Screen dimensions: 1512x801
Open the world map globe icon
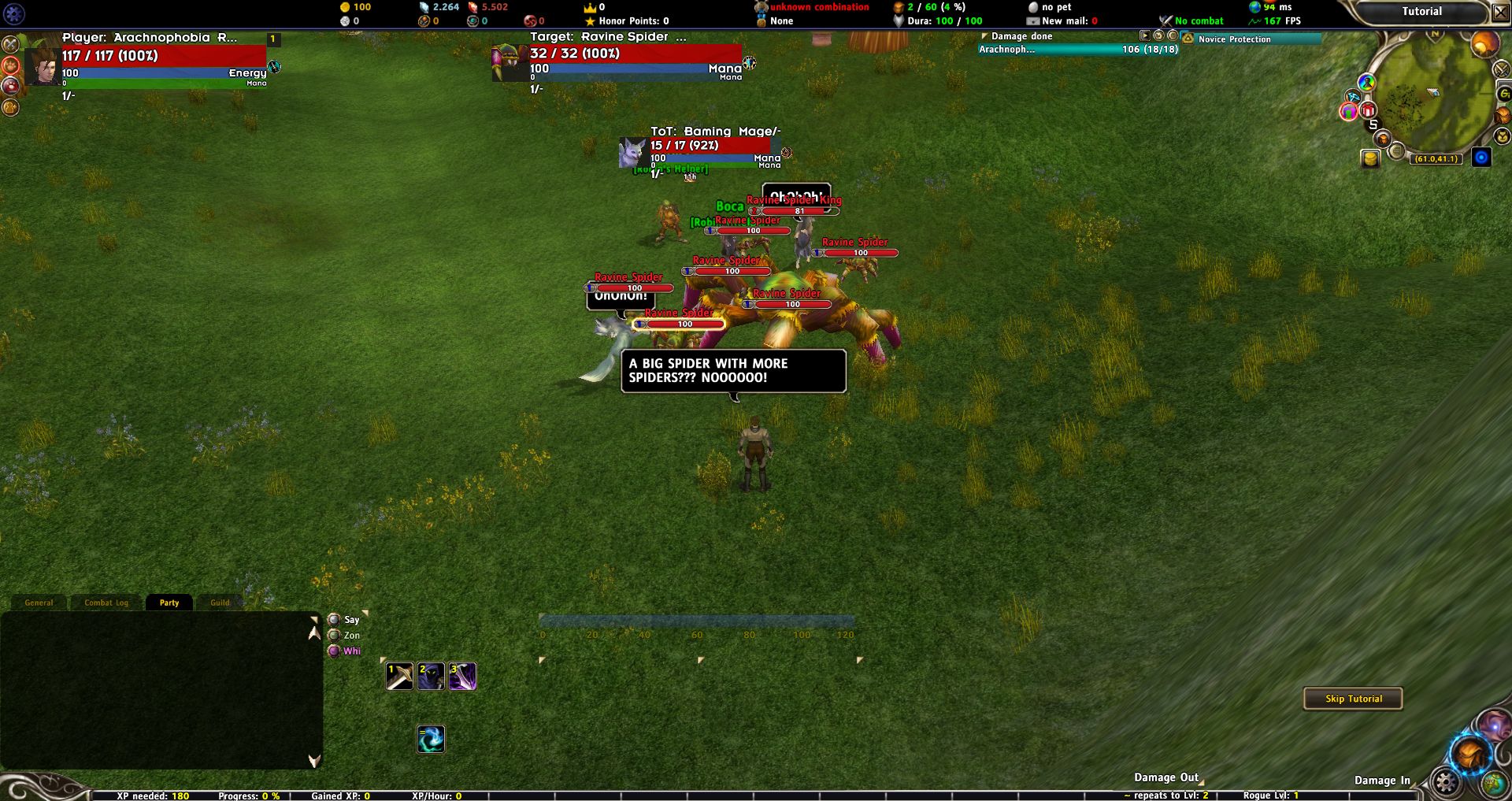pos(1494,784)
